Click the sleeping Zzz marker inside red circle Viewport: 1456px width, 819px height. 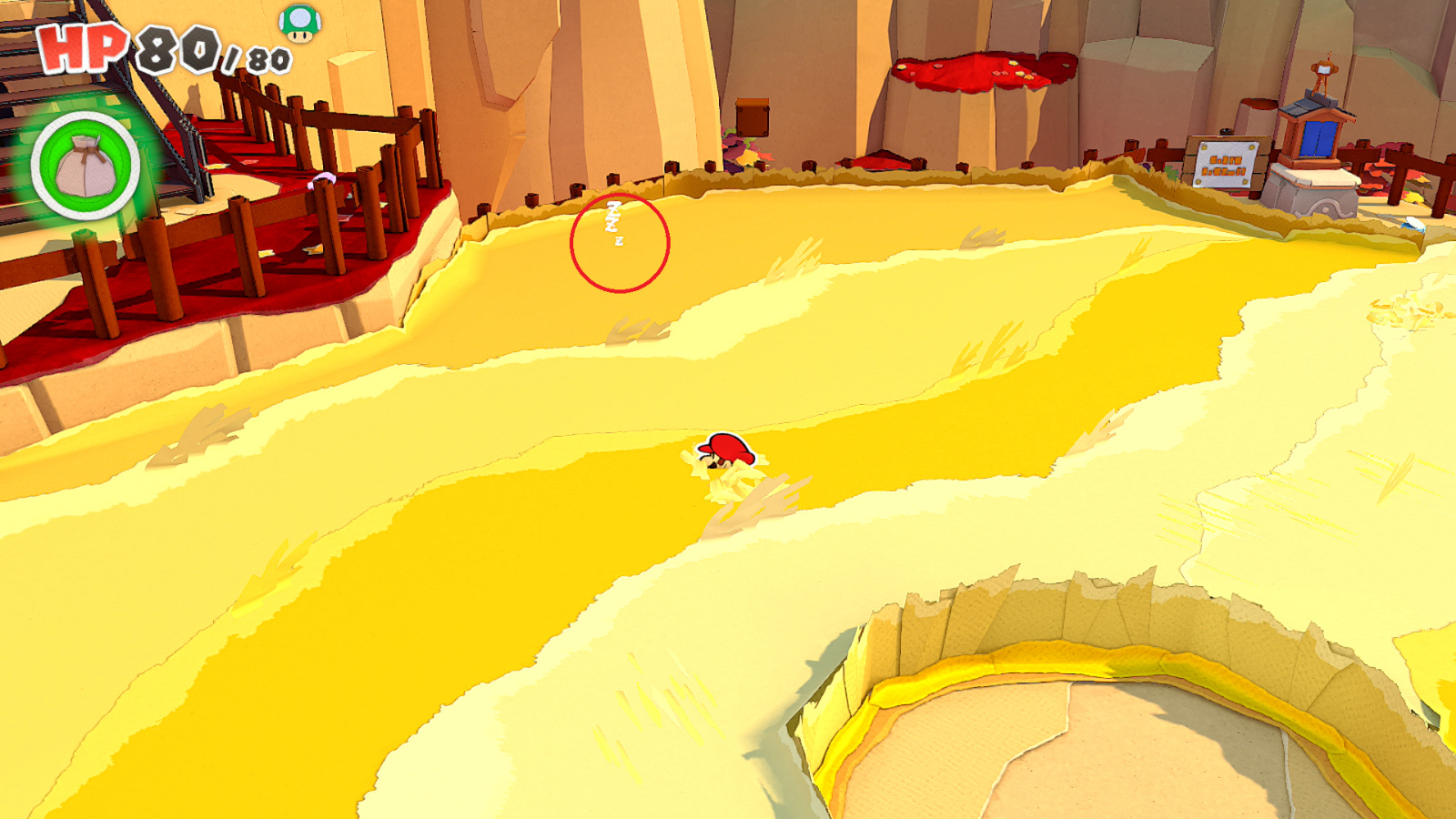[614, 221]
